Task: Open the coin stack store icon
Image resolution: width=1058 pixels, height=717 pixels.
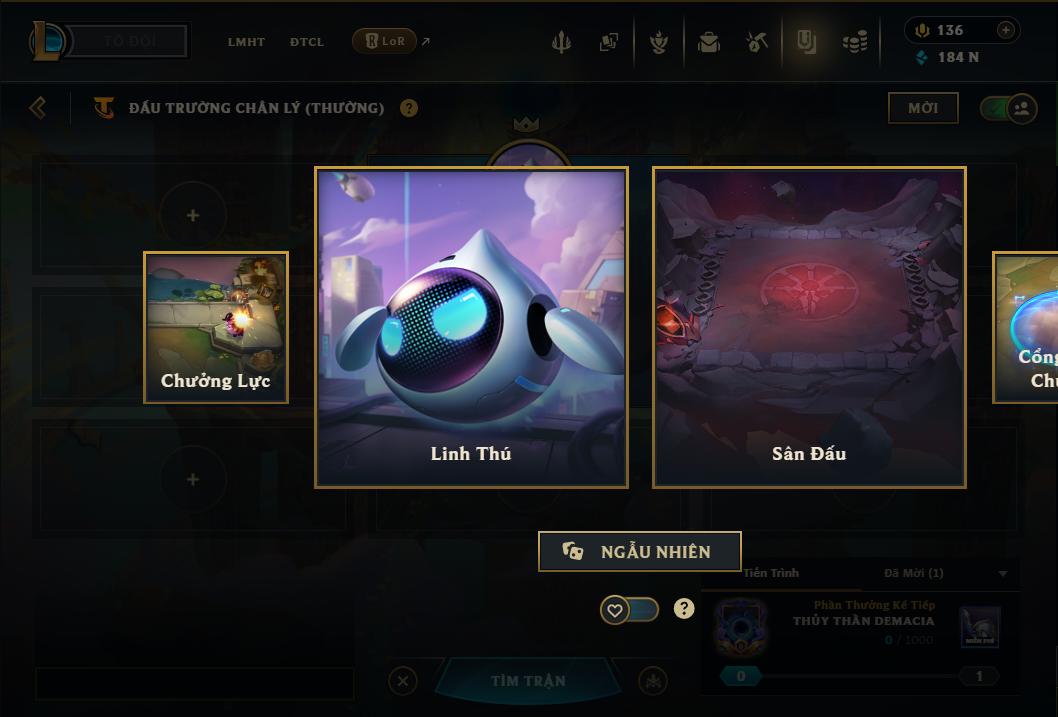Action: [855, 42]
